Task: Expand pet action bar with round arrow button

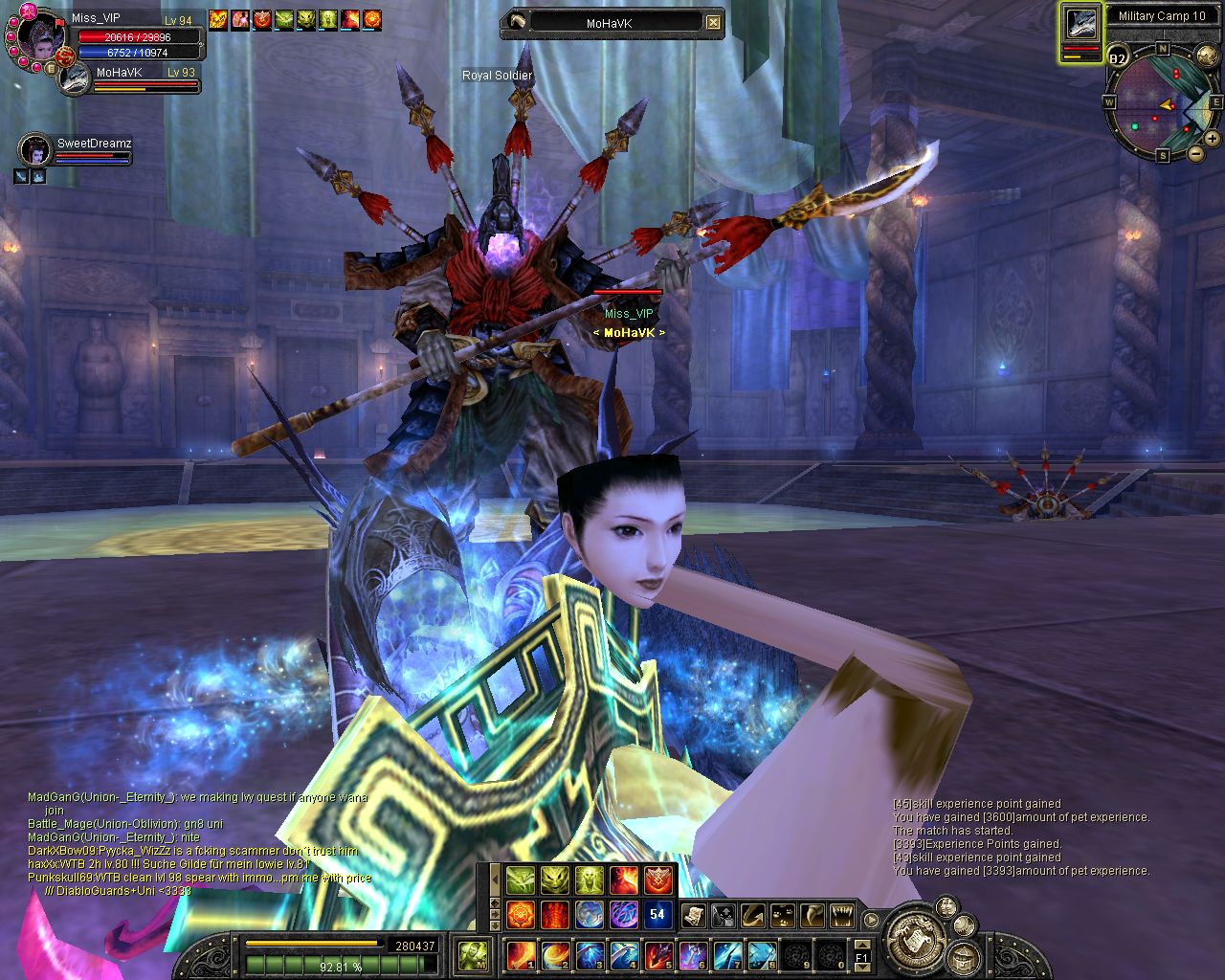Action: (871, 920)
